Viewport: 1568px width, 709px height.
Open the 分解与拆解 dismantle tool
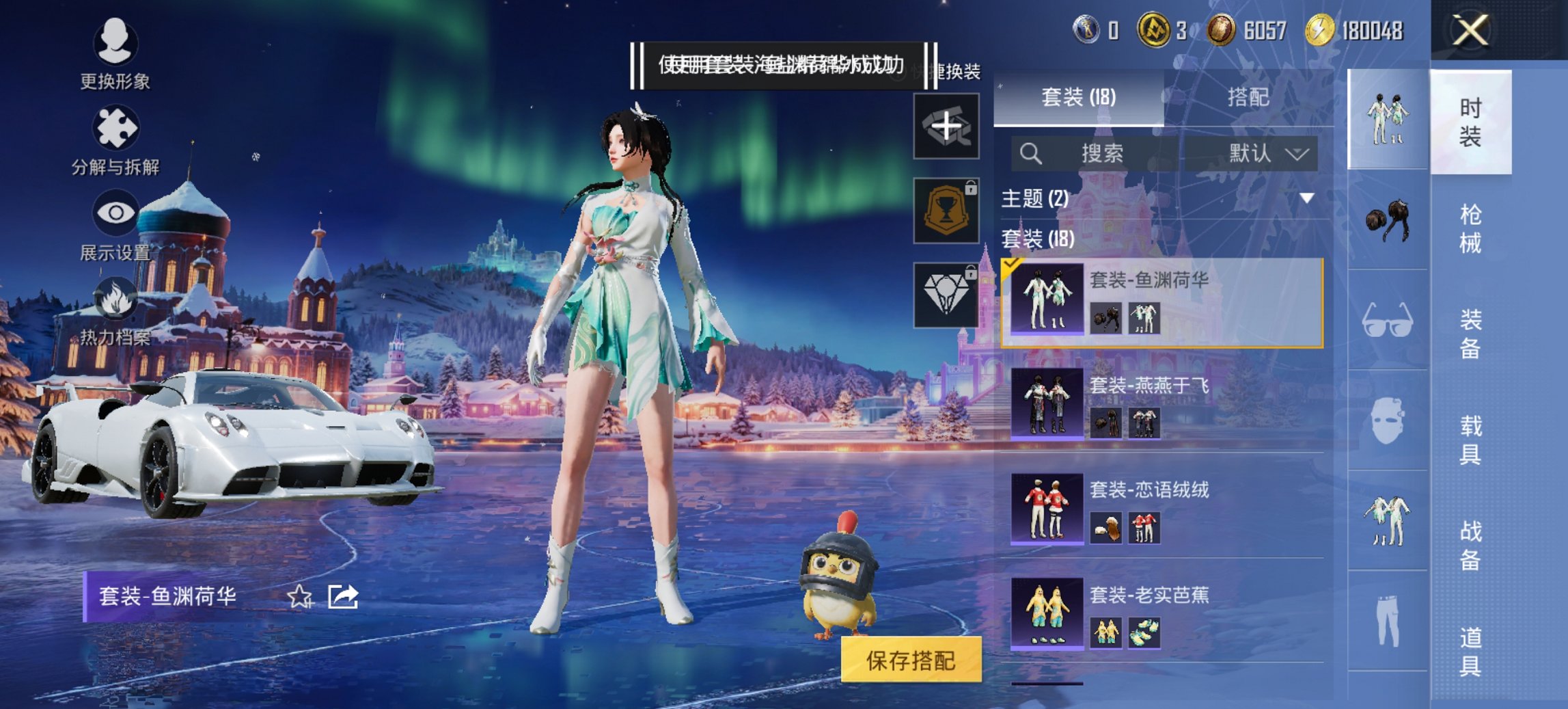tap(117, 126)
